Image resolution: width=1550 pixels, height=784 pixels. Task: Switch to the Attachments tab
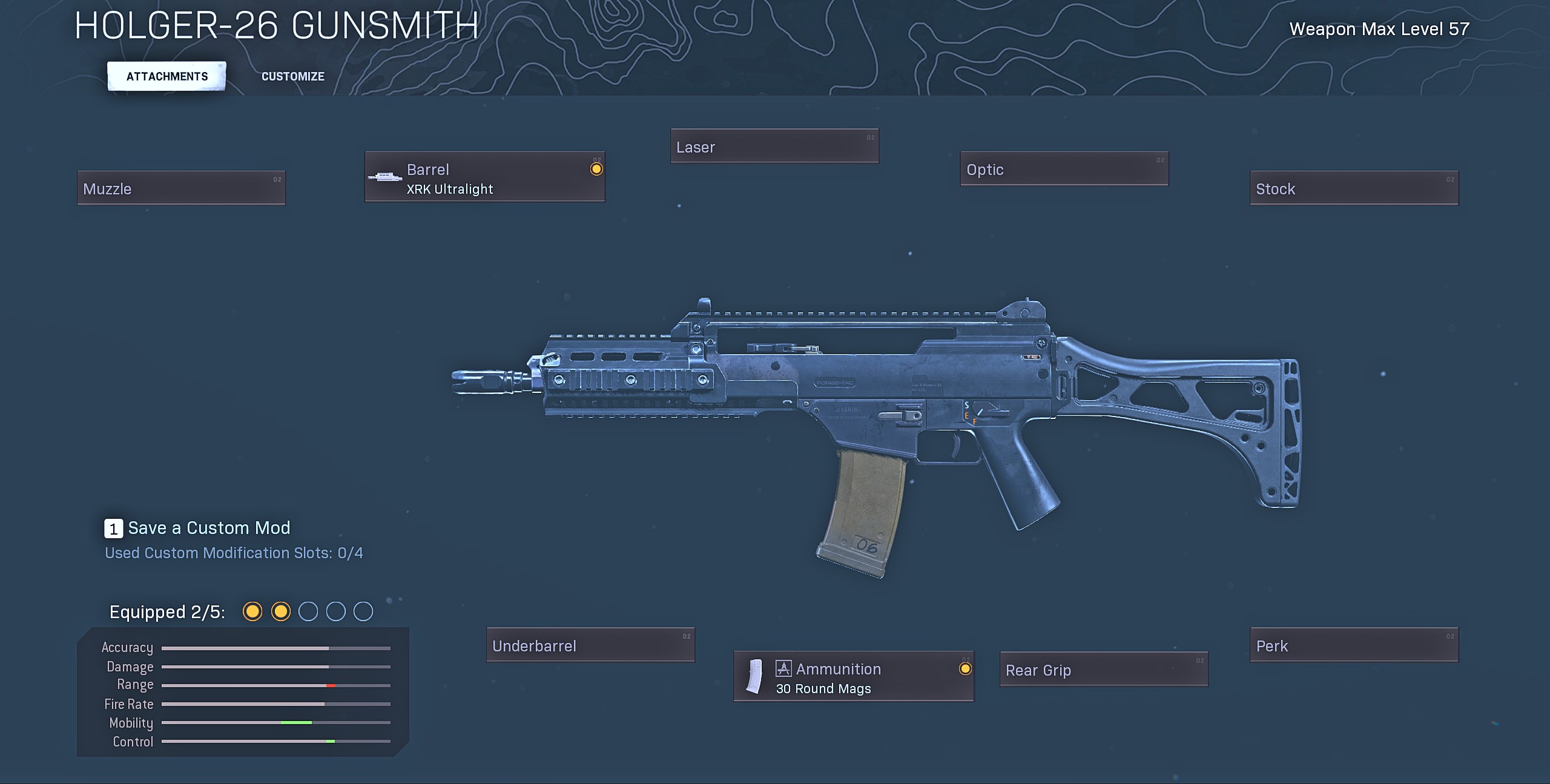tap(167, 76)
